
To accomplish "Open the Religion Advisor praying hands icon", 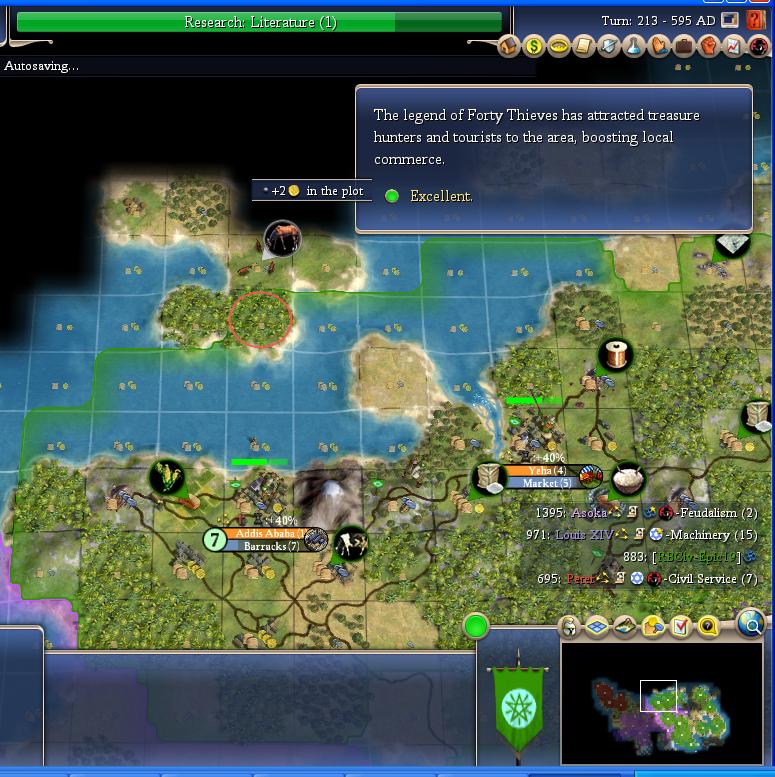I will pos(659,46).
